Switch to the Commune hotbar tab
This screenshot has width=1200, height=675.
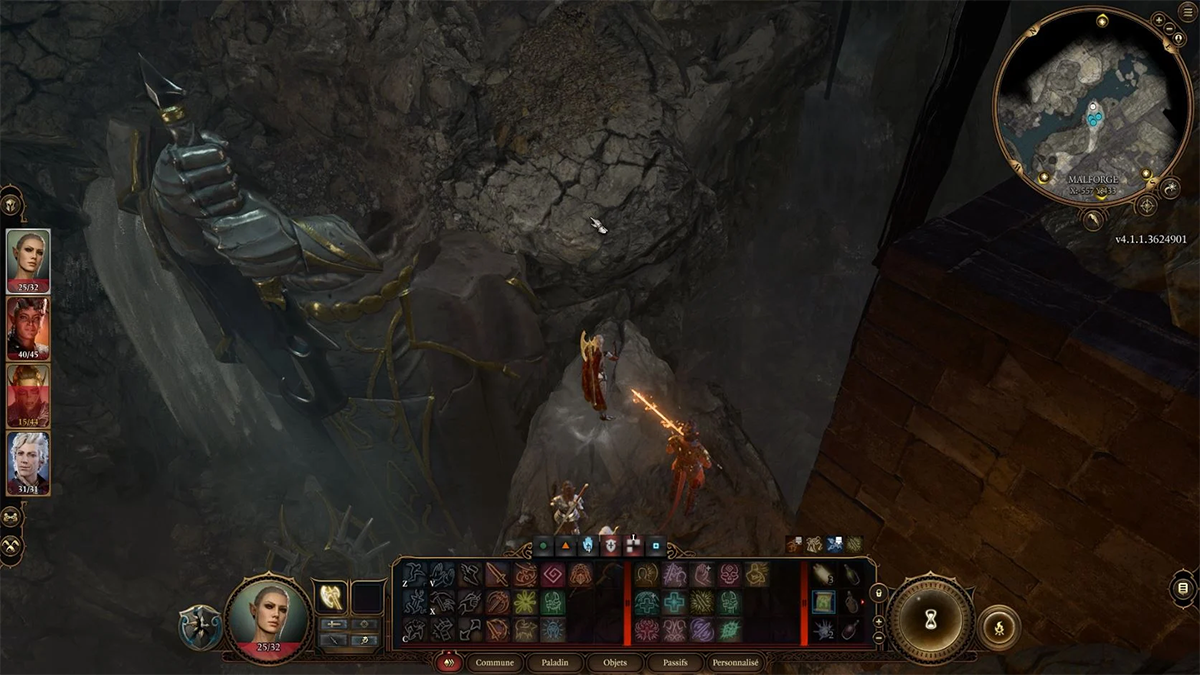pos(495,662)
